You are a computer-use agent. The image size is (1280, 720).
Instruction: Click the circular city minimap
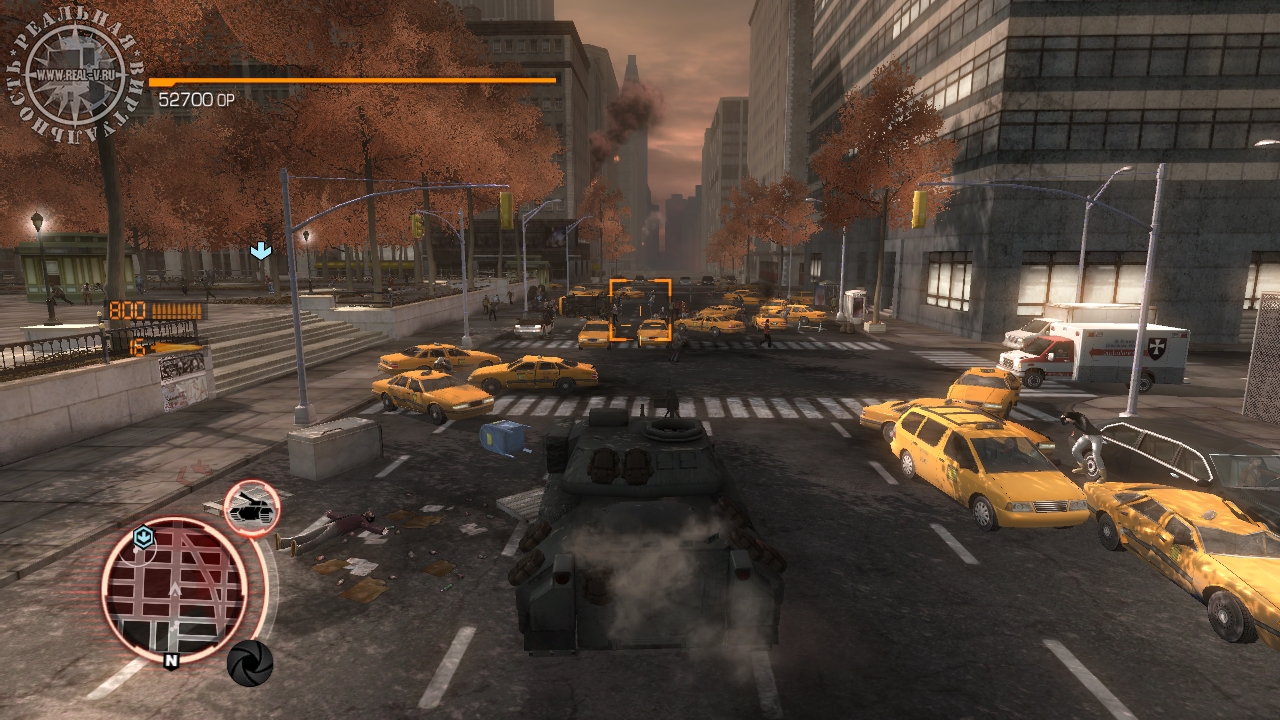175,588
